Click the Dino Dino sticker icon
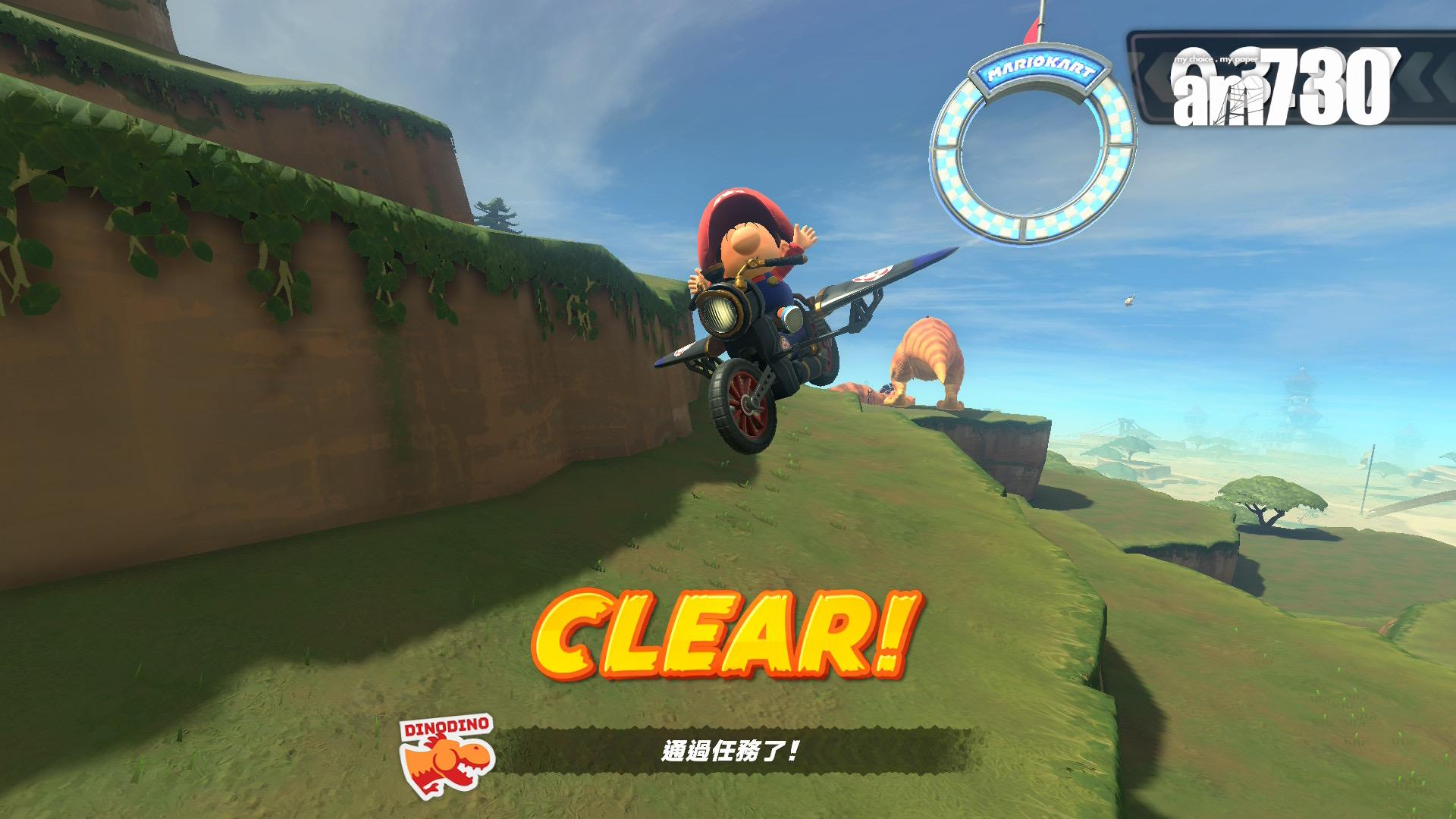The width and height of the screenshot is (1456, 819). [447, 756]
